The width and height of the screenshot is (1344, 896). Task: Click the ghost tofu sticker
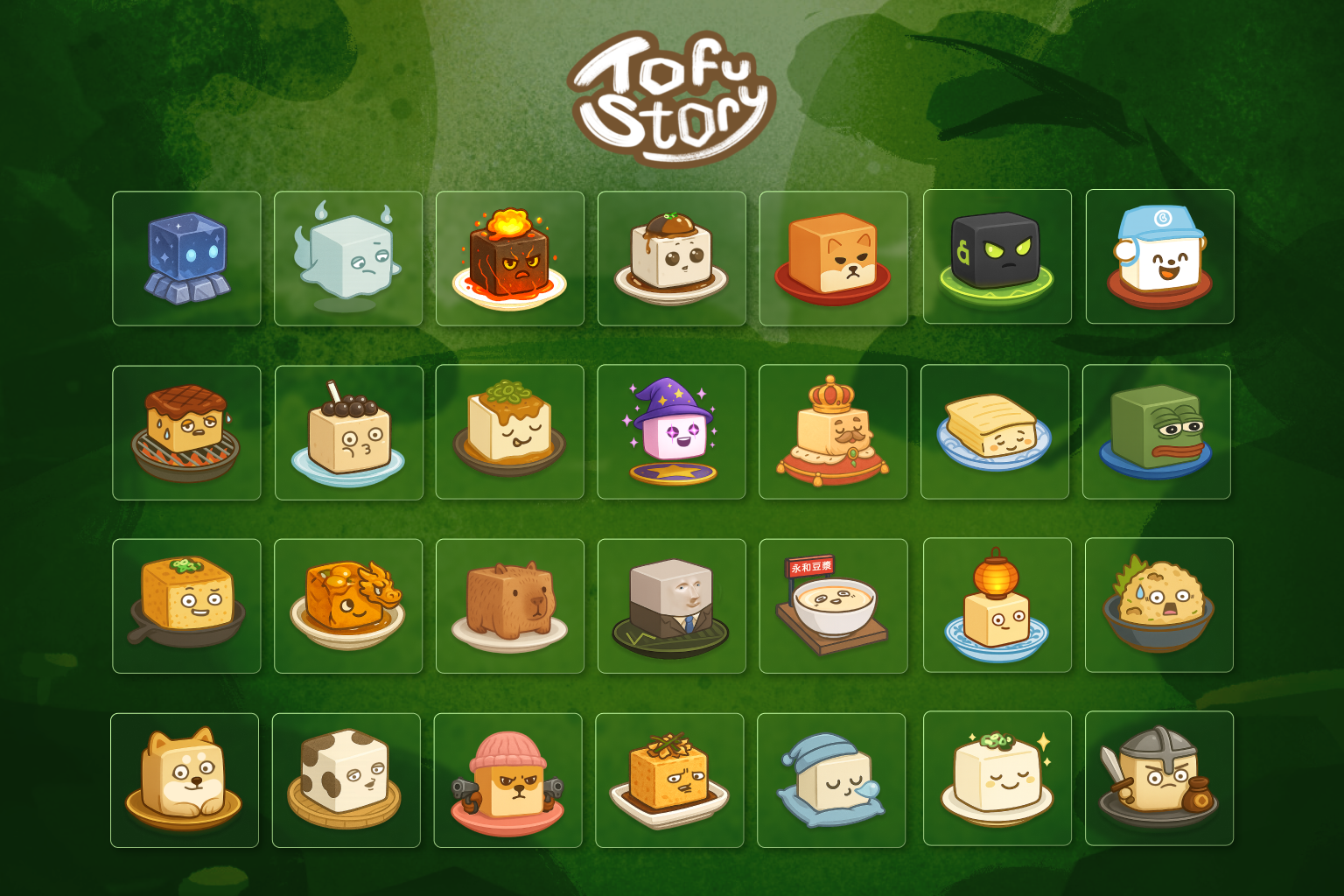348,256
